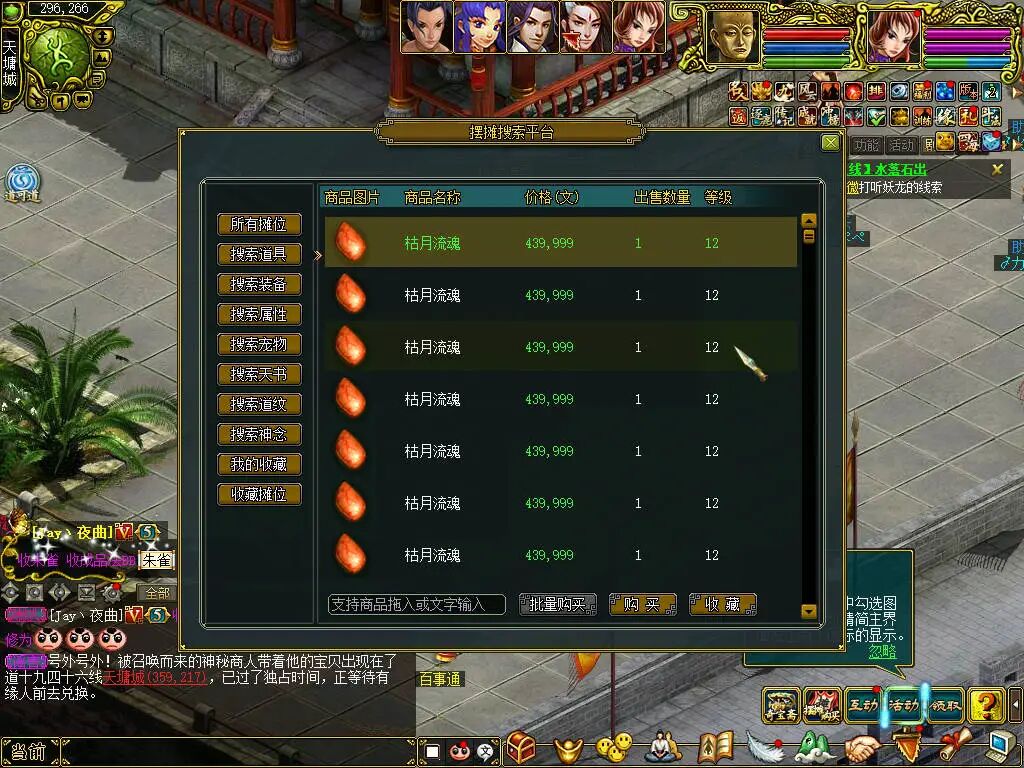The image size is (1024, 768).
Task: Open the handshake icon in bottom toolbar
Action: click(862, 748)
